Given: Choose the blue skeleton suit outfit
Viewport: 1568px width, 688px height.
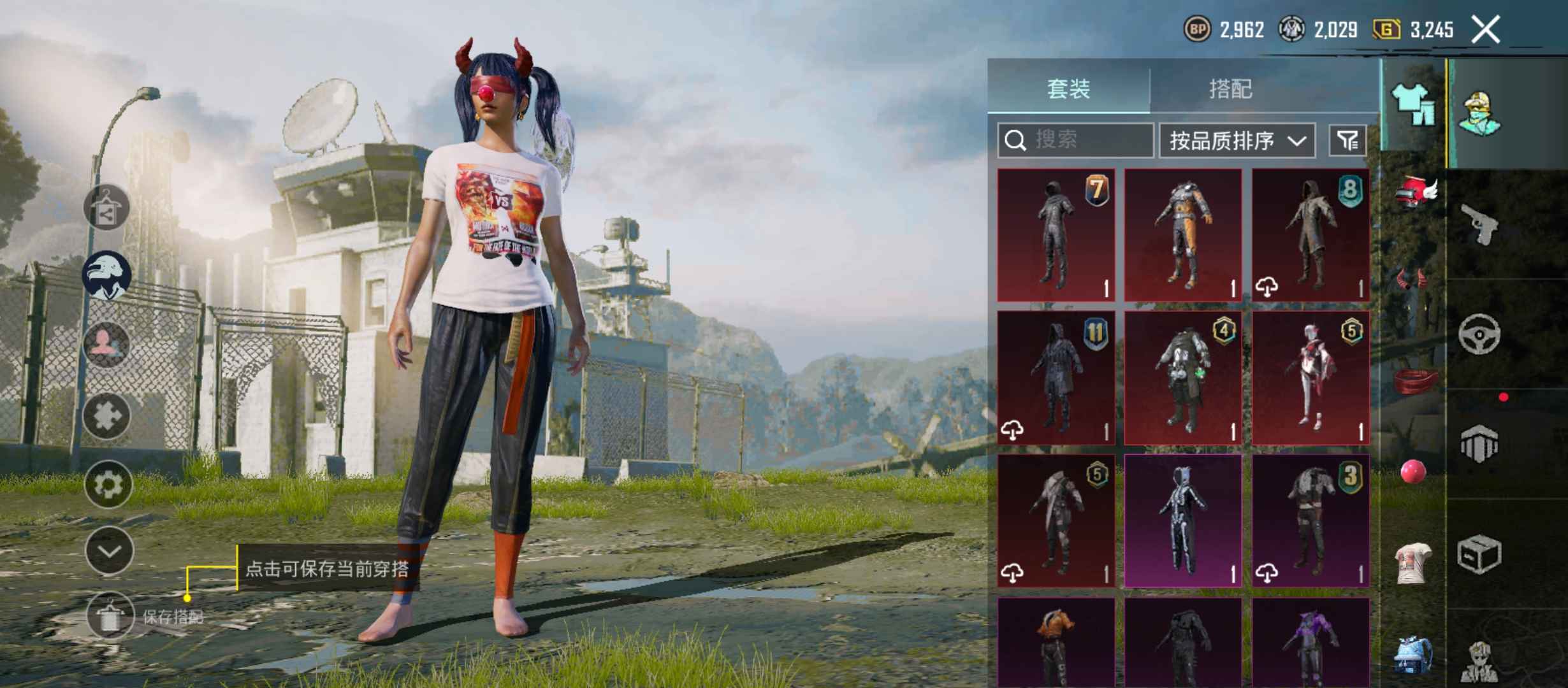Looking at the screenshot, I should [x=1183, y=520].
